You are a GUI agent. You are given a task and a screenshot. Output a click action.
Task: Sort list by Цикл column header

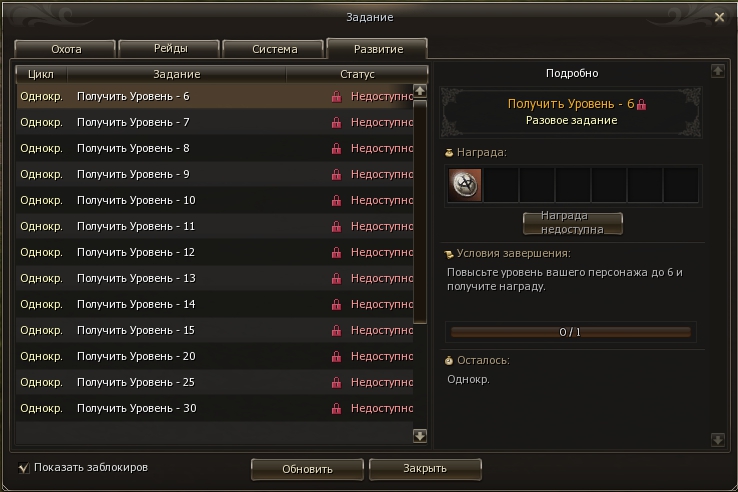click(x=41, y=74)
